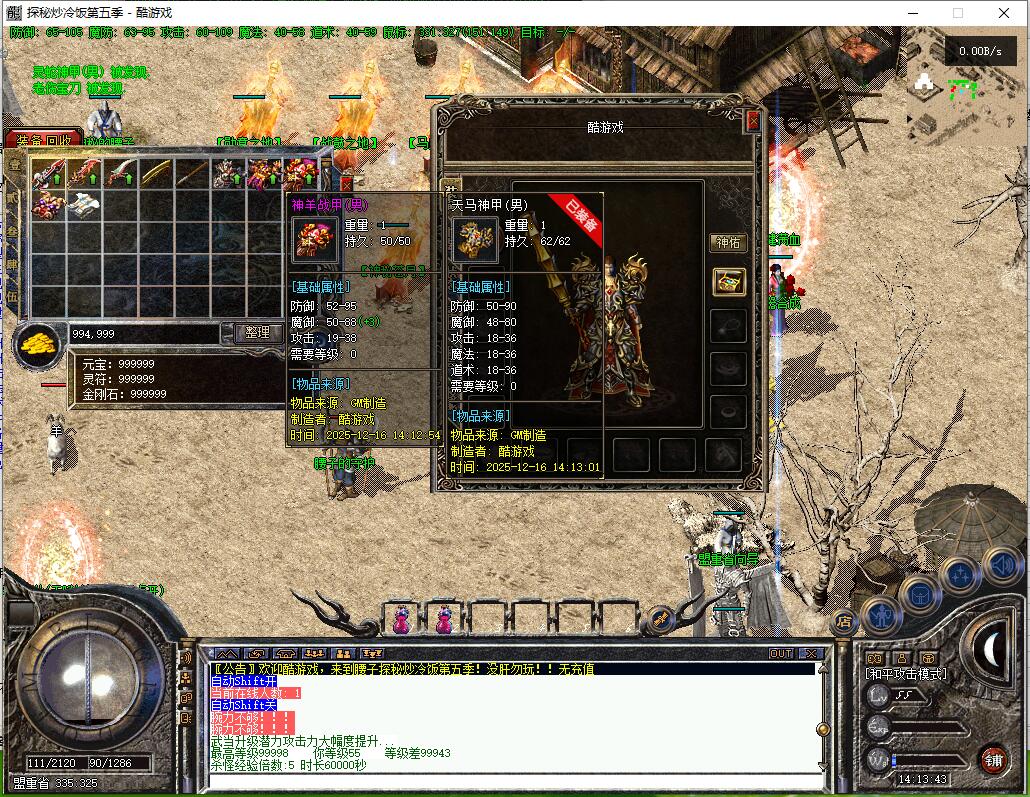Click the OUT button on chat bar

tap(780, 654)
